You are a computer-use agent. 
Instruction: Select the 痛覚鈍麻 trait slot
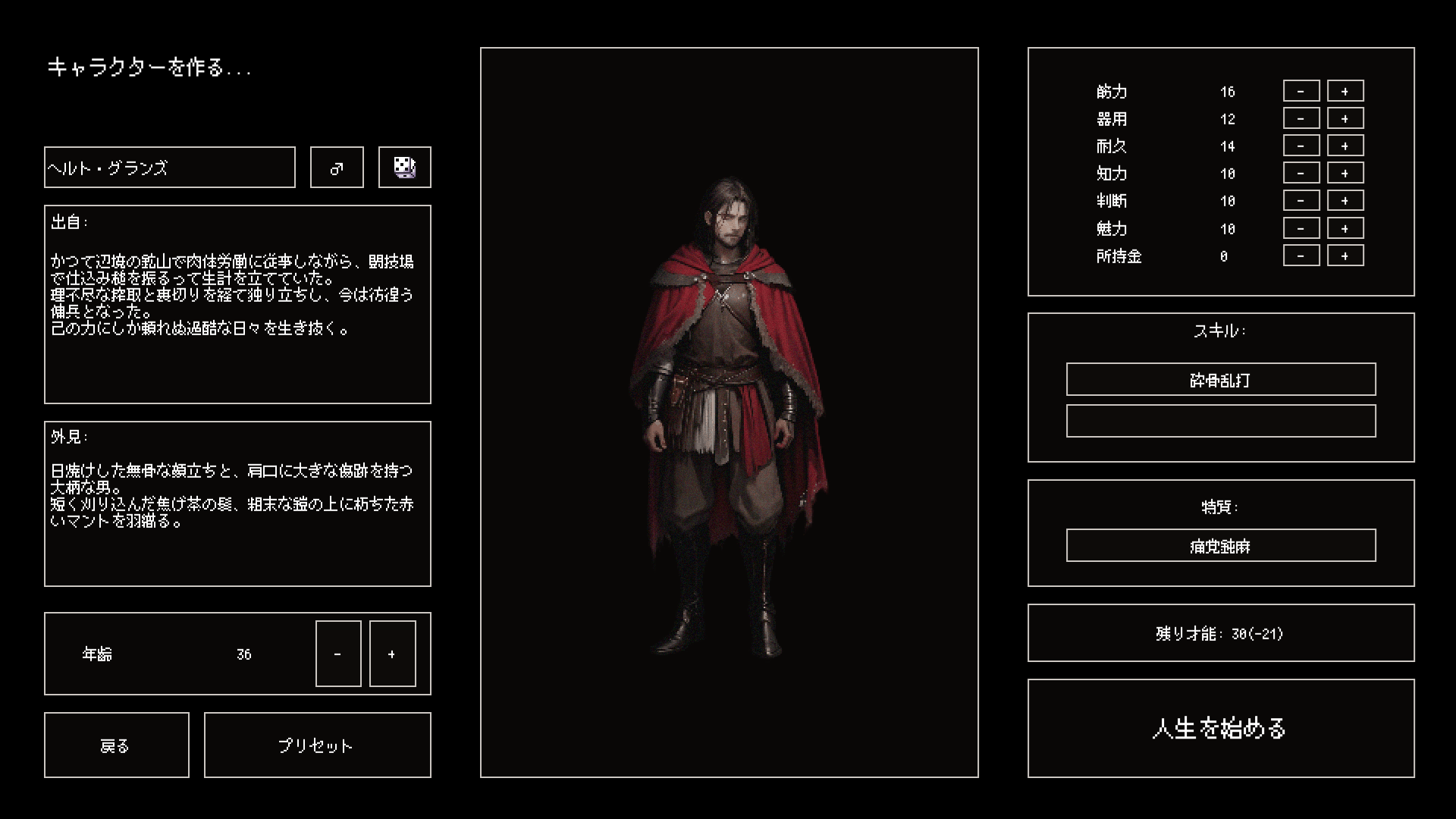click(1221, 545)
